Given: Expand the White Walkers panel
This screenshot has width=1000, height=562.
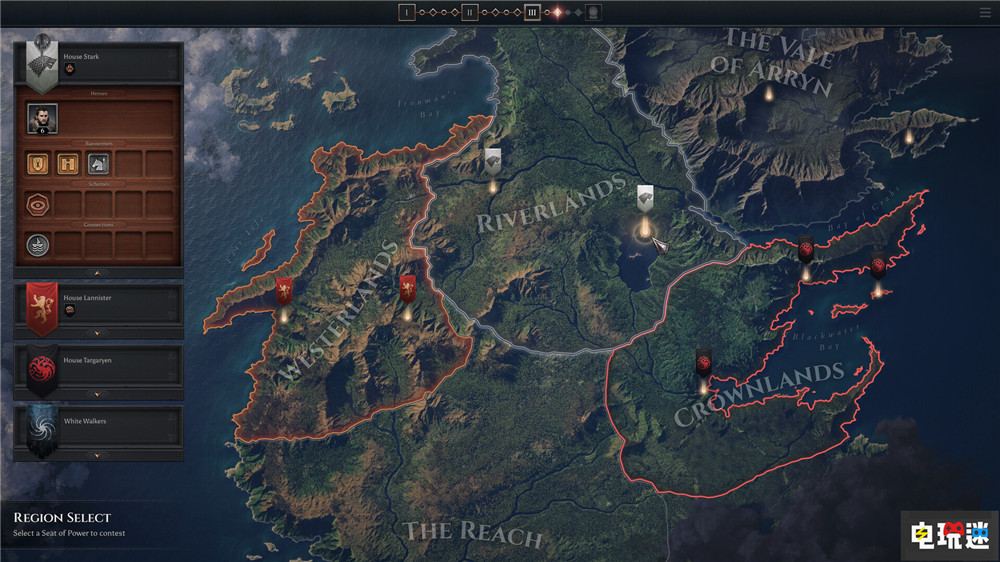Looking at the screenshot, I should click(97, 456).
